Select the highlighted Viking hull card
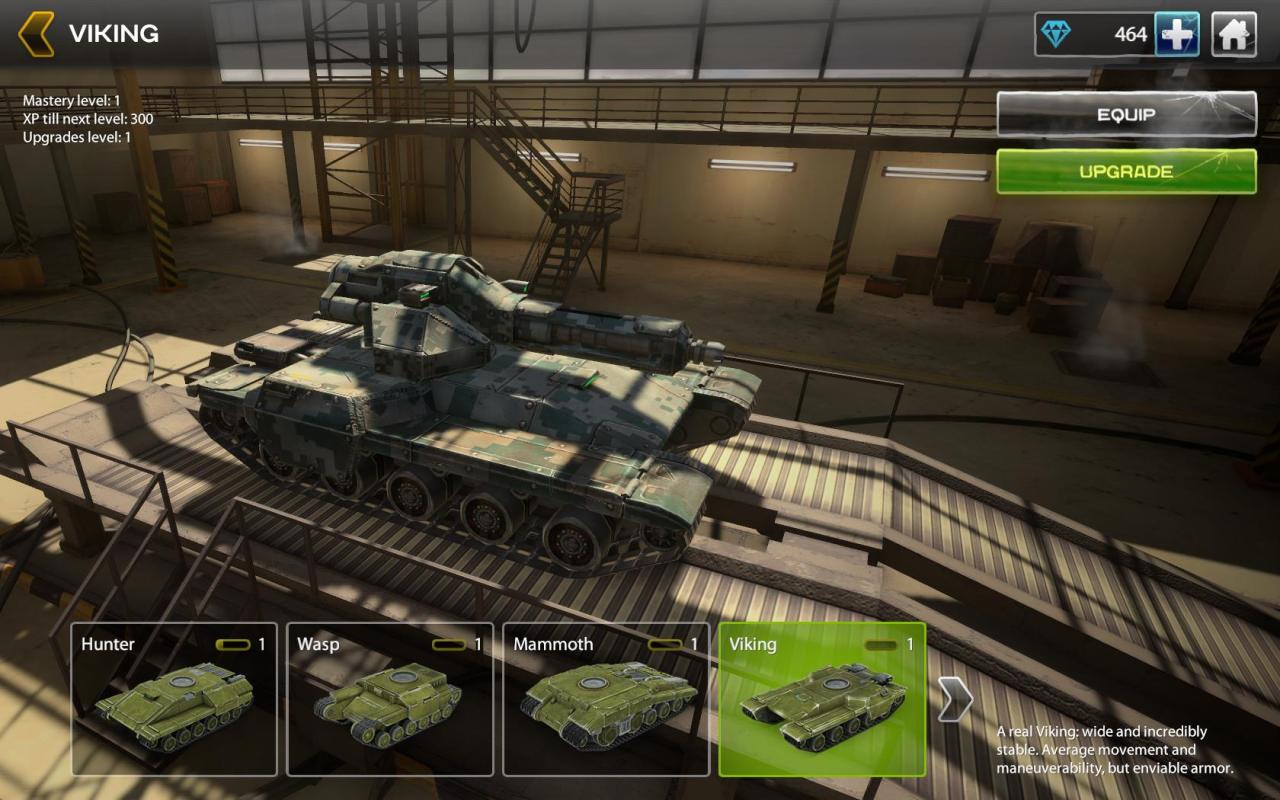Viewport: 1280px width, 800px height. (x=822, y=699)
